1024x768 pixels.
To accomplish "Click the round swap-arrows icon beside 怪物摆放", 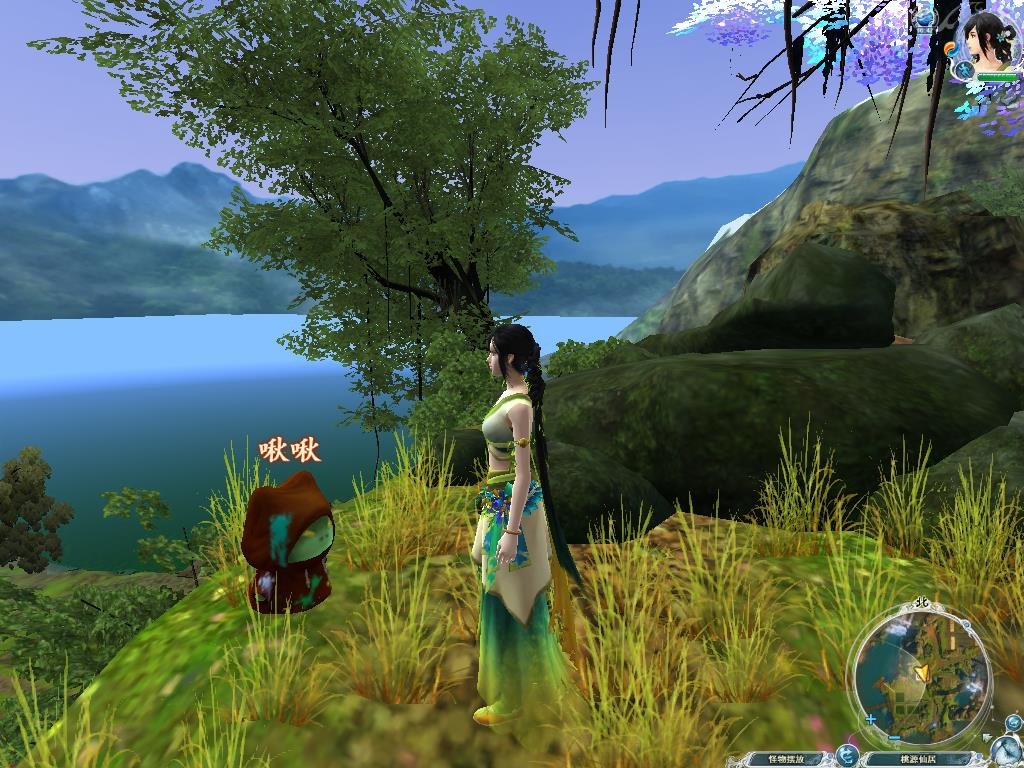I will 848,755.
